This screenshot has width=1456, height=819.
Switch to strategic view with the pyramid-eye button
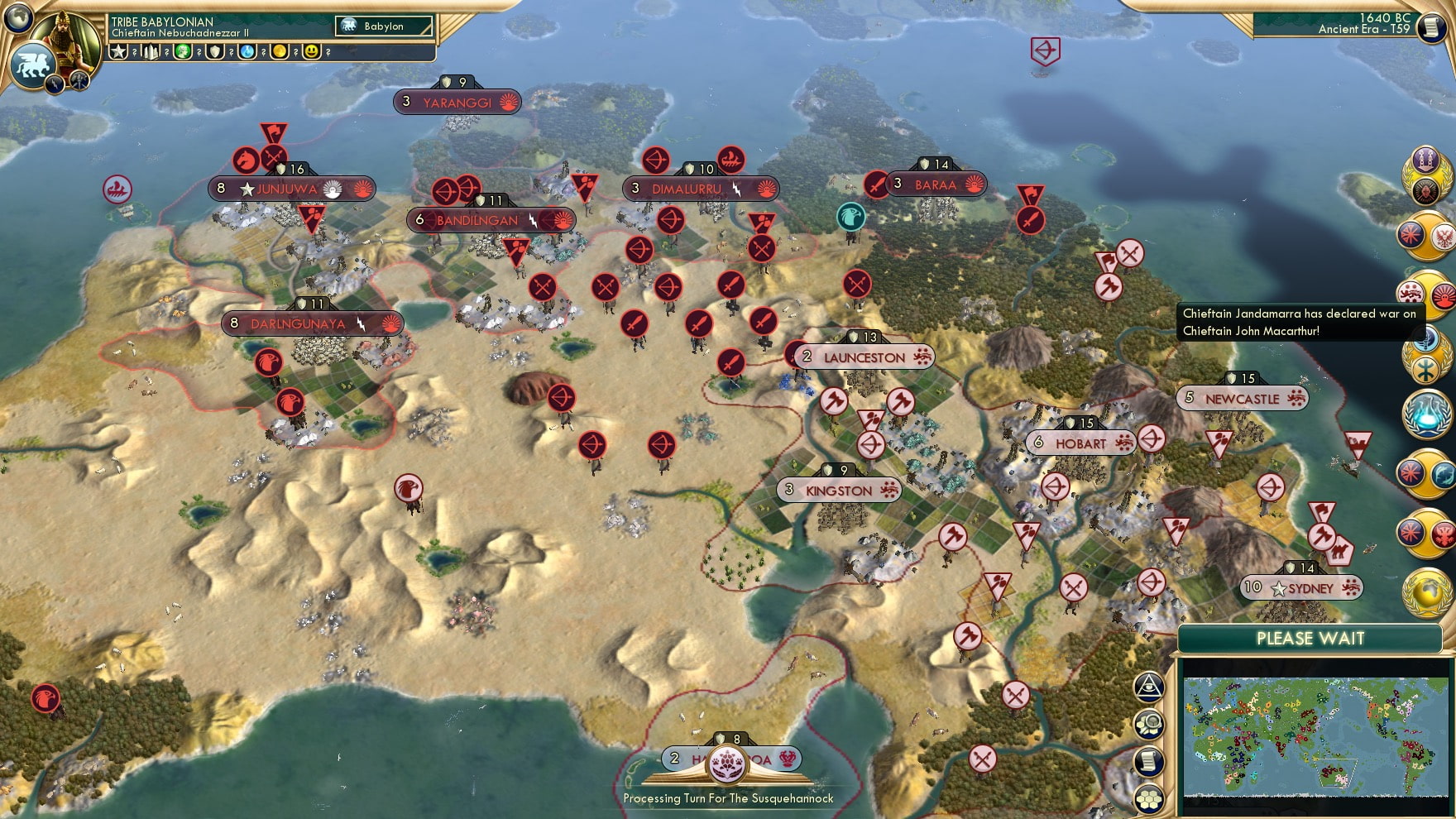point(1148,687)
